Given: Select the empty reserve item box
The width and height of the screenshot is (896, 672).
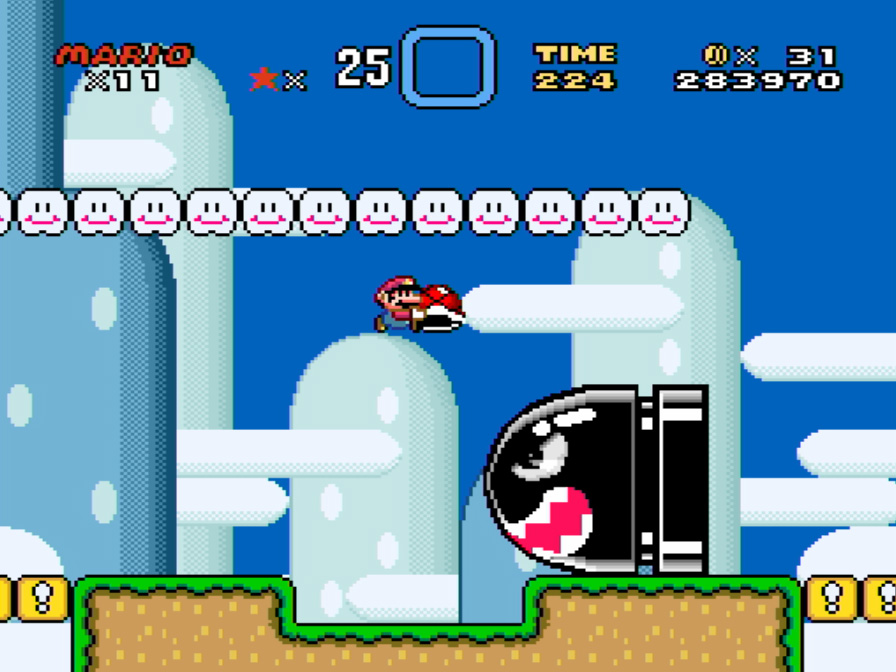Looking at the screenshot, I should tap(448, 67).
